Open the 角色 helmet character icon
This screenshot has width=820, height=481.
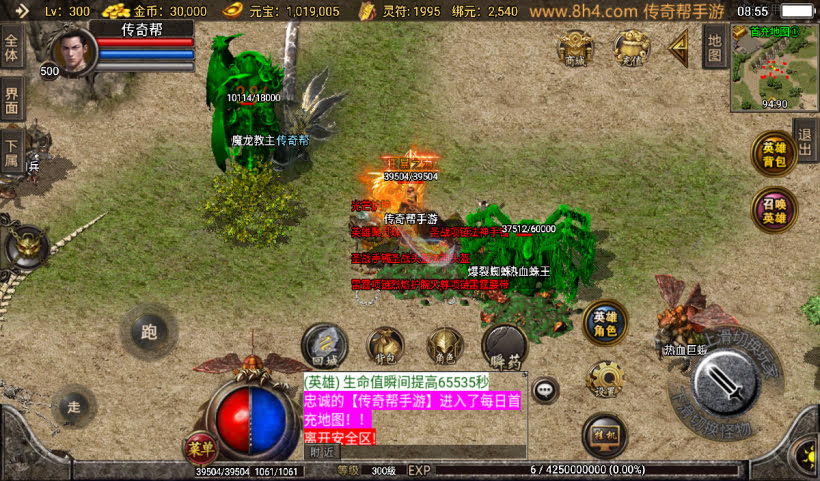click(445, 345)
